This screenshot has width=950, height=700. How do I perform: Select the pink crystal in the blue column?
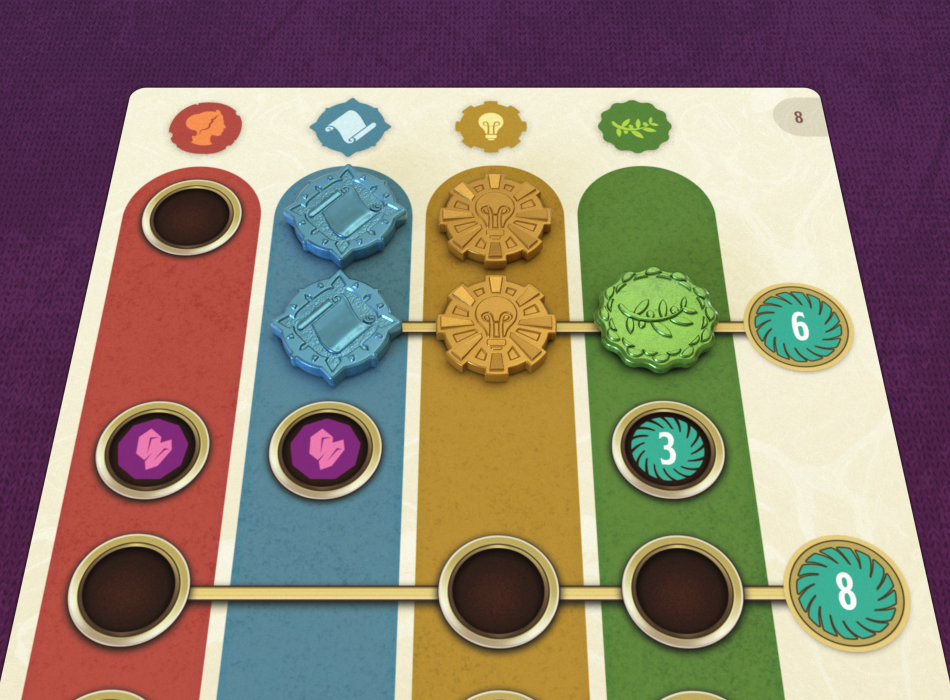point(325,451)
